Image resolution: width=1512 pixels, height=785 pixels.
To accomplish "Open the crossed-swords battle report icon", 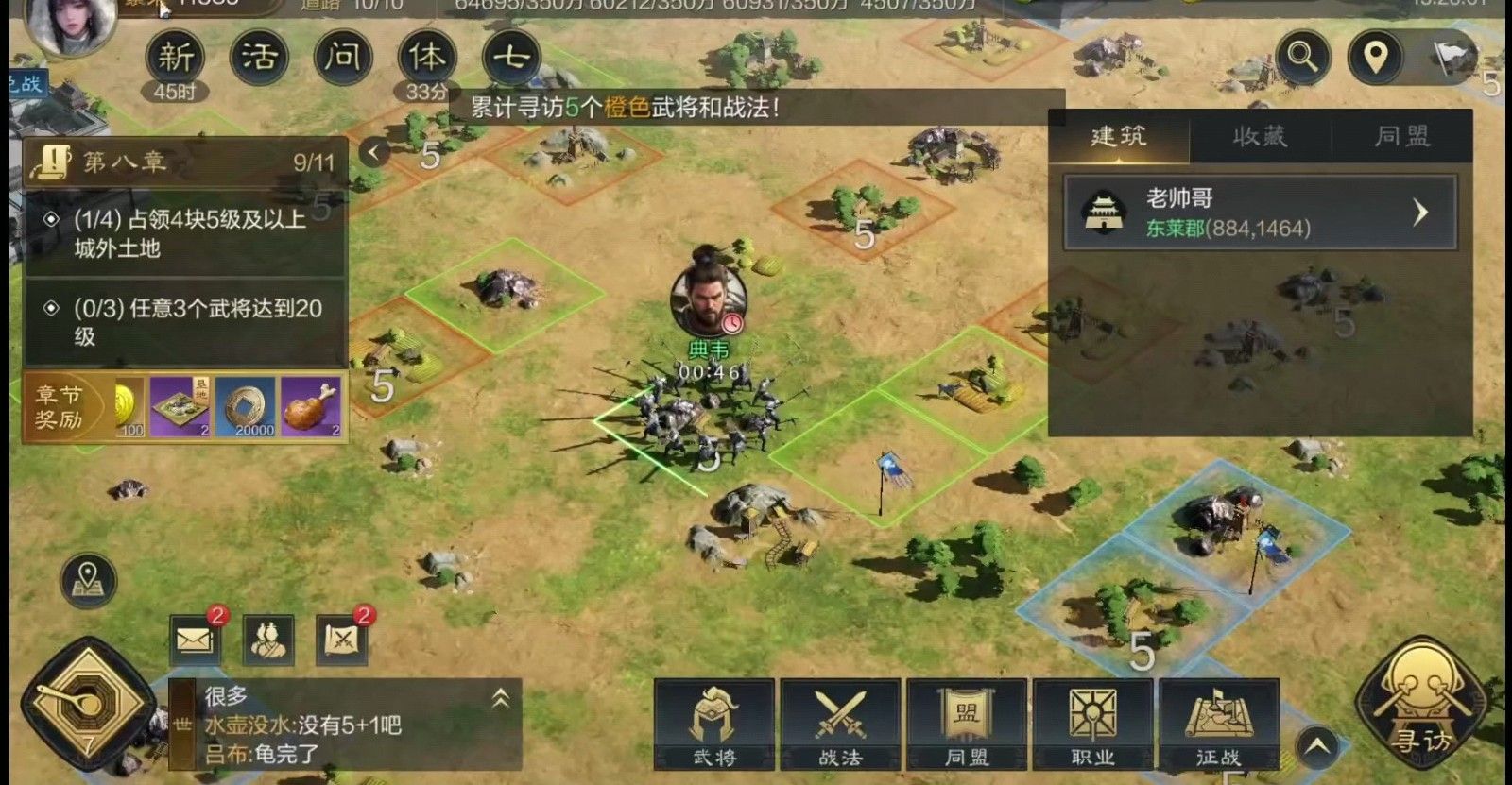I will pos(340,639).
